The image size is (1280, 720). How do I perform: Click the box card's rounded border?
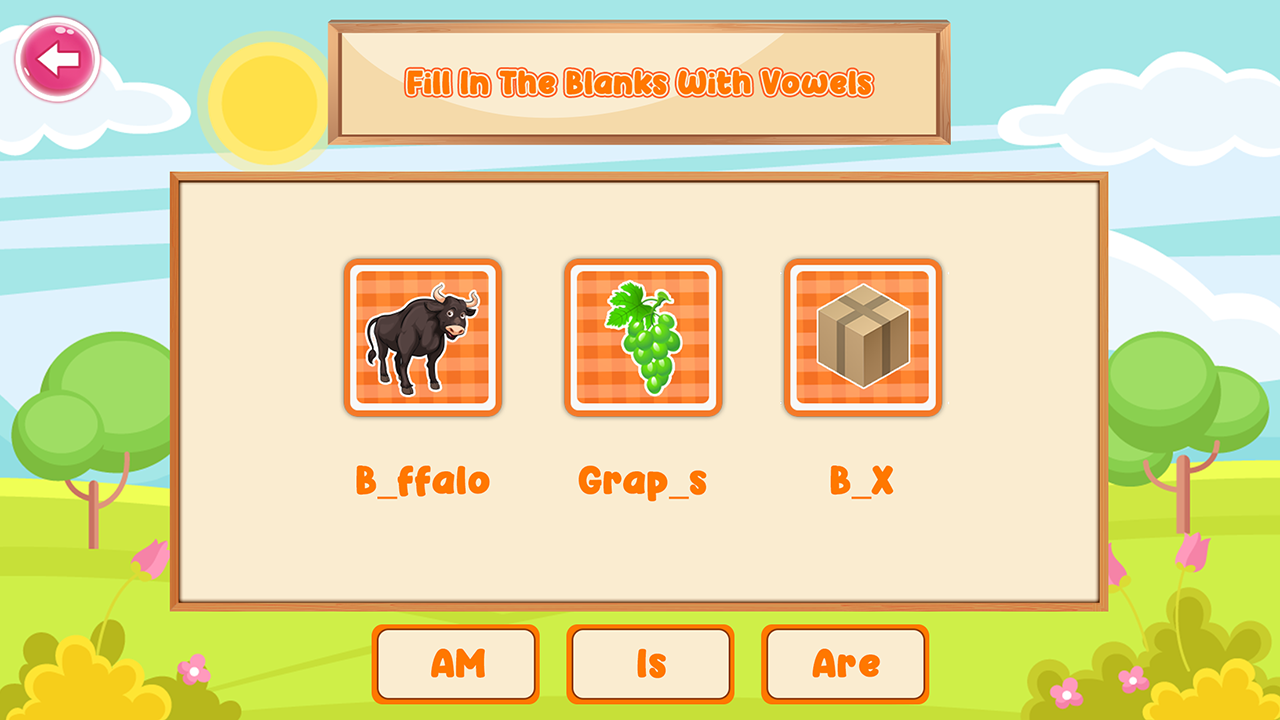pyautogui.click(x=862, y=264)
